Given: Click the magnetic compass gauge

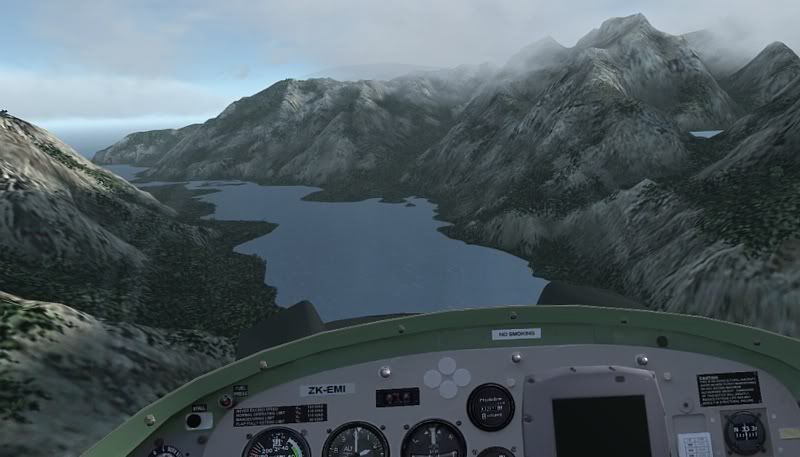Looking at the screenshot, I should coord(744,432).
